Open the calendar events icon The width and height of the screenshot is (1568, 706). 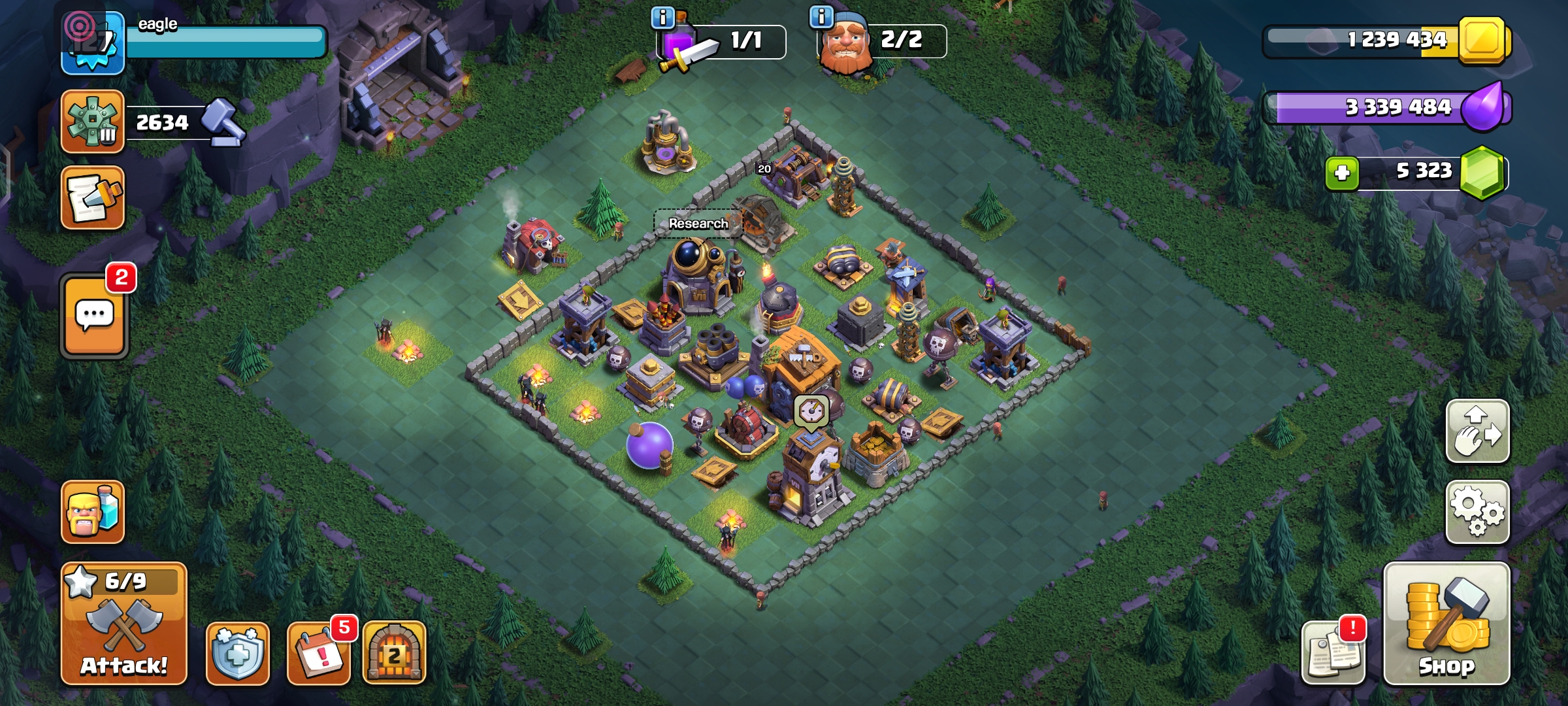coord(319,653)
